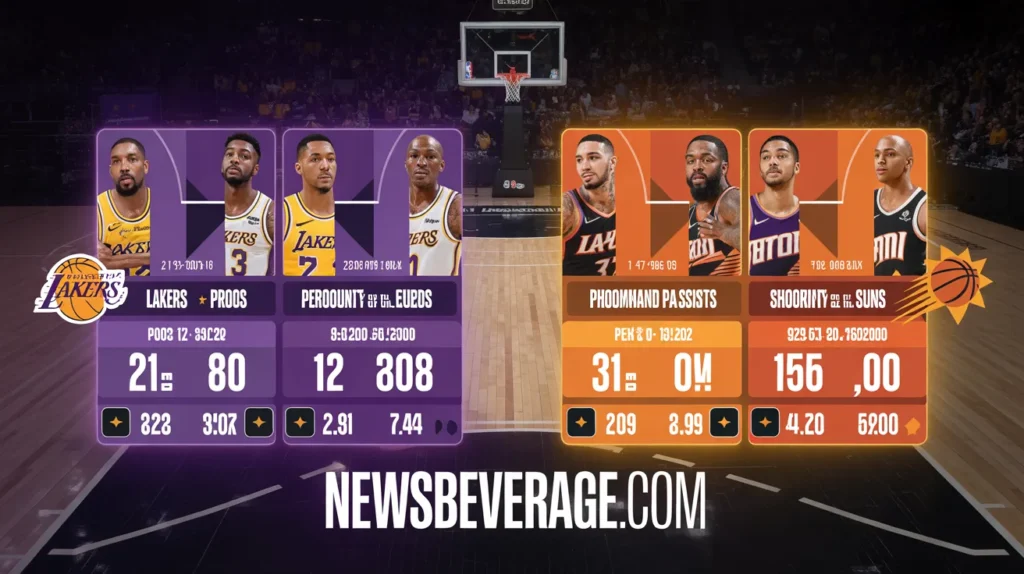Open the PEROOUNTY EUEUDS panel label
The height and width of the screenshot is (574, 1024).
click(x=371, y=299)
